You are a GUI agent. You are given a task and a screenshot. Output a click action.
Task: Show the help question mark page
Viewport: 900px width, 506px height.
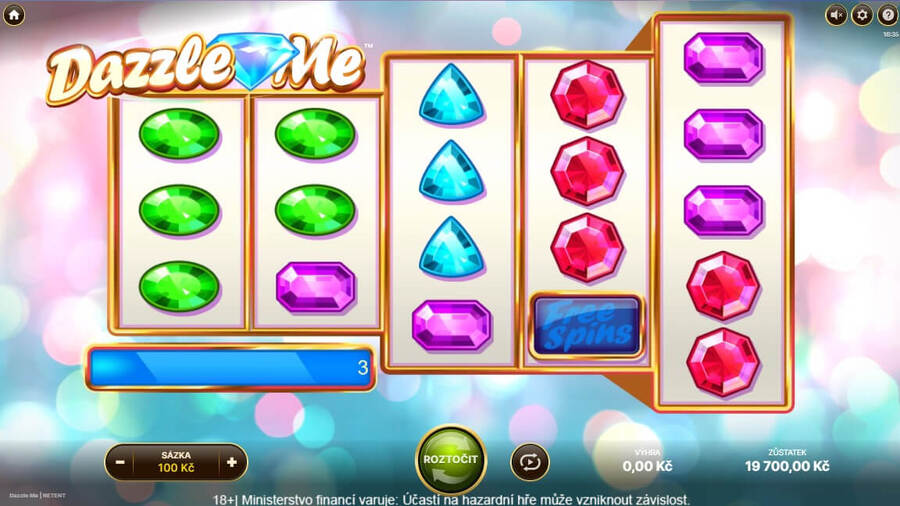887,15
